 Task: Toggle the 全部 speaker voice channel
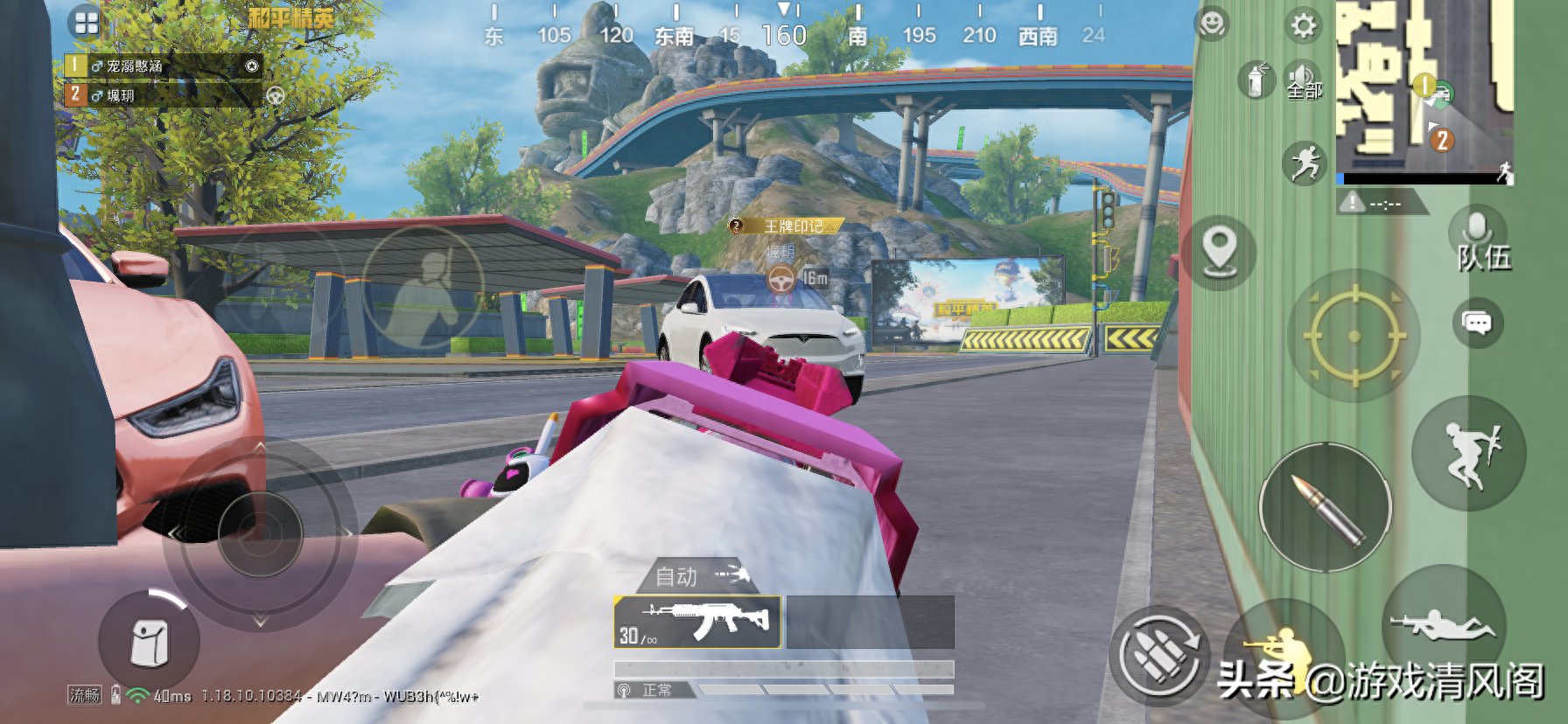1304,81
